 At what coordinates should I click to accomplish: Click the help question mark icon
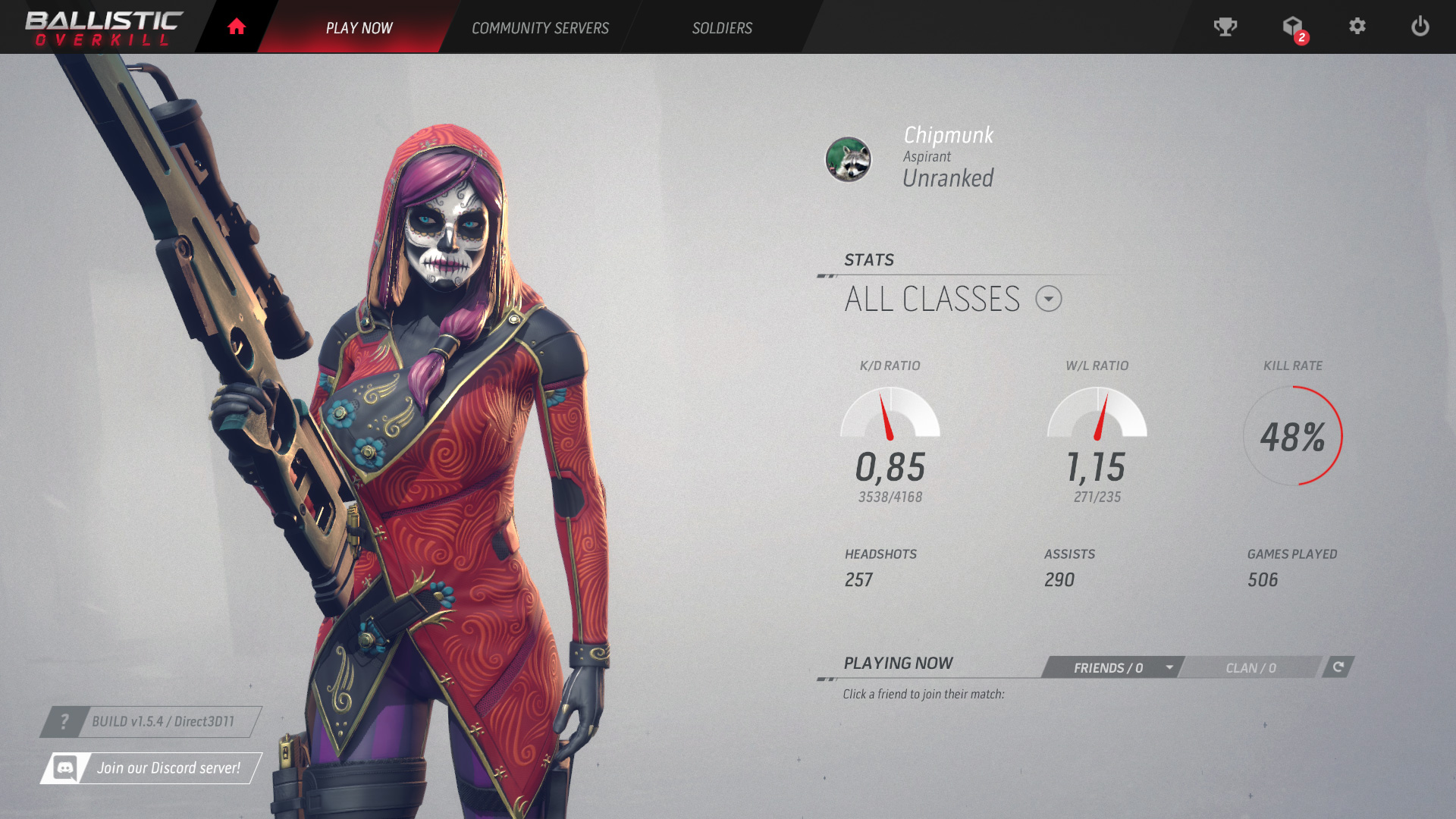[x=65, y=722]
